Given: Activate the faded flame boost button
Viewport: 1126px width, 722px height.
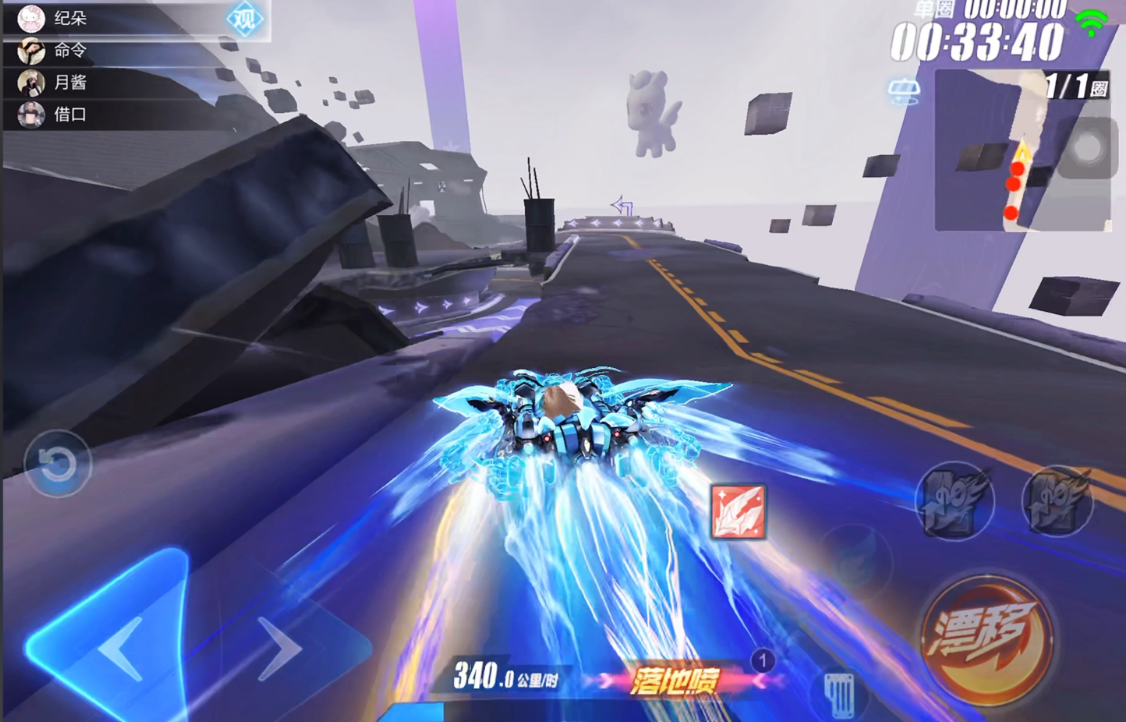Looking at the screenshot, I should click(857, 555).
